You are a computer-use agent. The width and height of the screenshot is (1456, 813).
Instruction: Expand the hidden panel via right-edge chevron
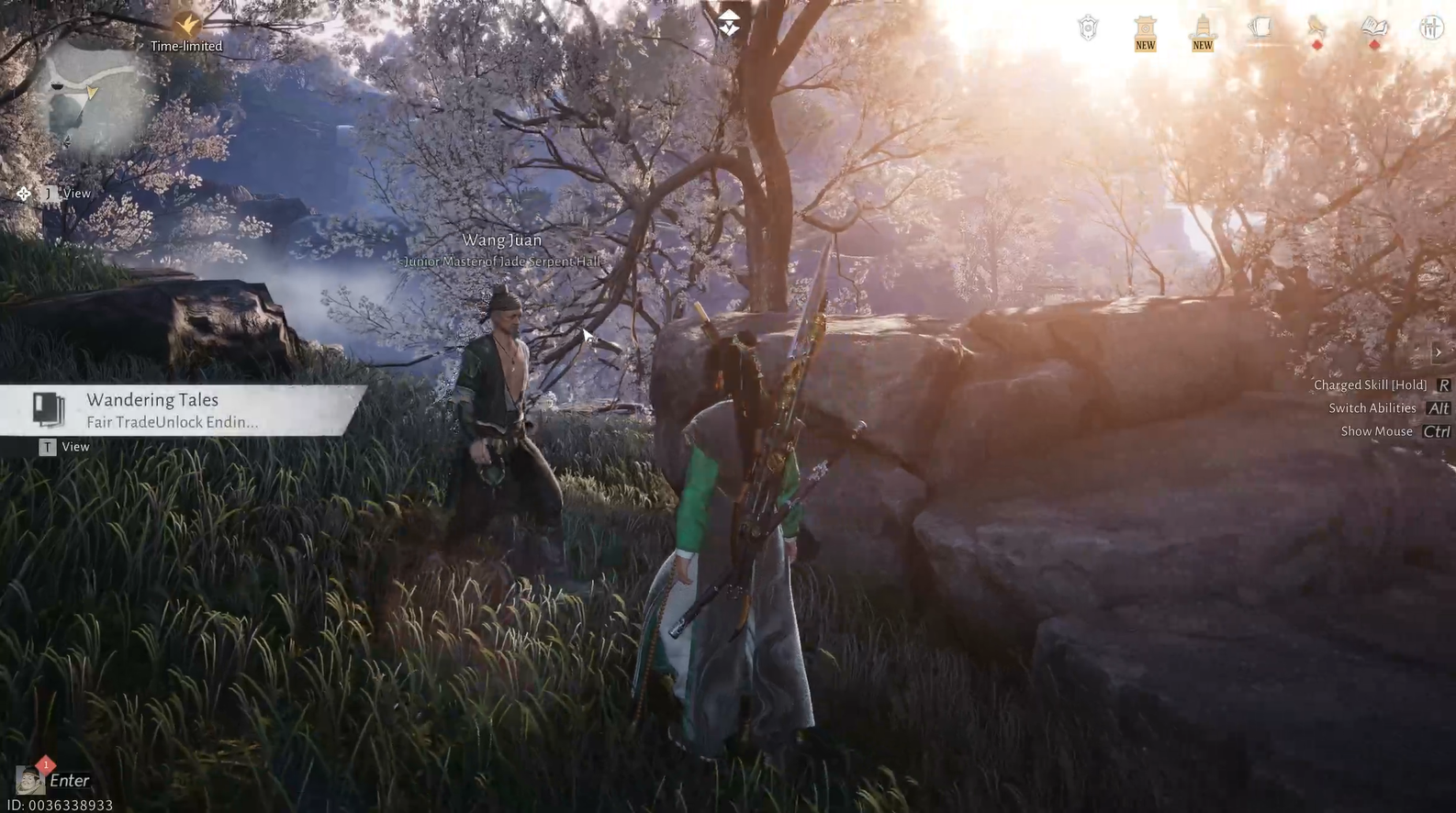coord(1439,351)
